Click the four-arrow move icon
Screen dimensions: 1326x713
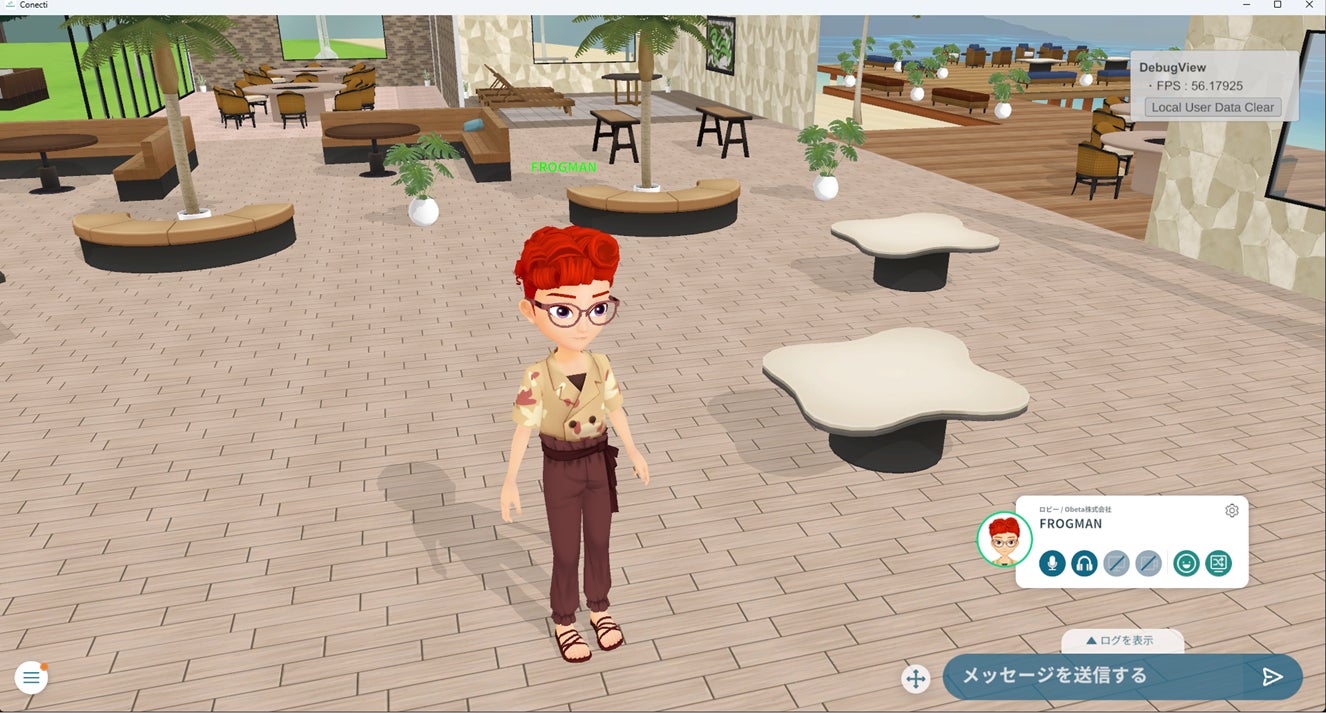click(915, 679)
